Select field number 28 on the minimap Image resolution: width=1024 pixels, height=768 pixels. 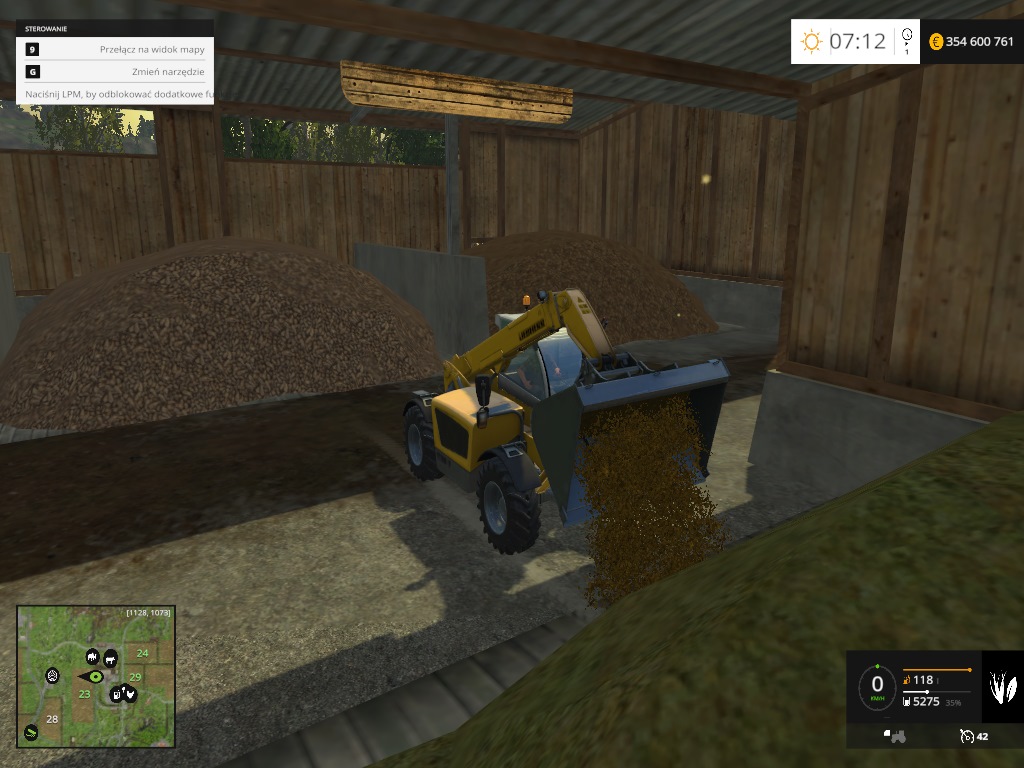[x=52, y=719]
